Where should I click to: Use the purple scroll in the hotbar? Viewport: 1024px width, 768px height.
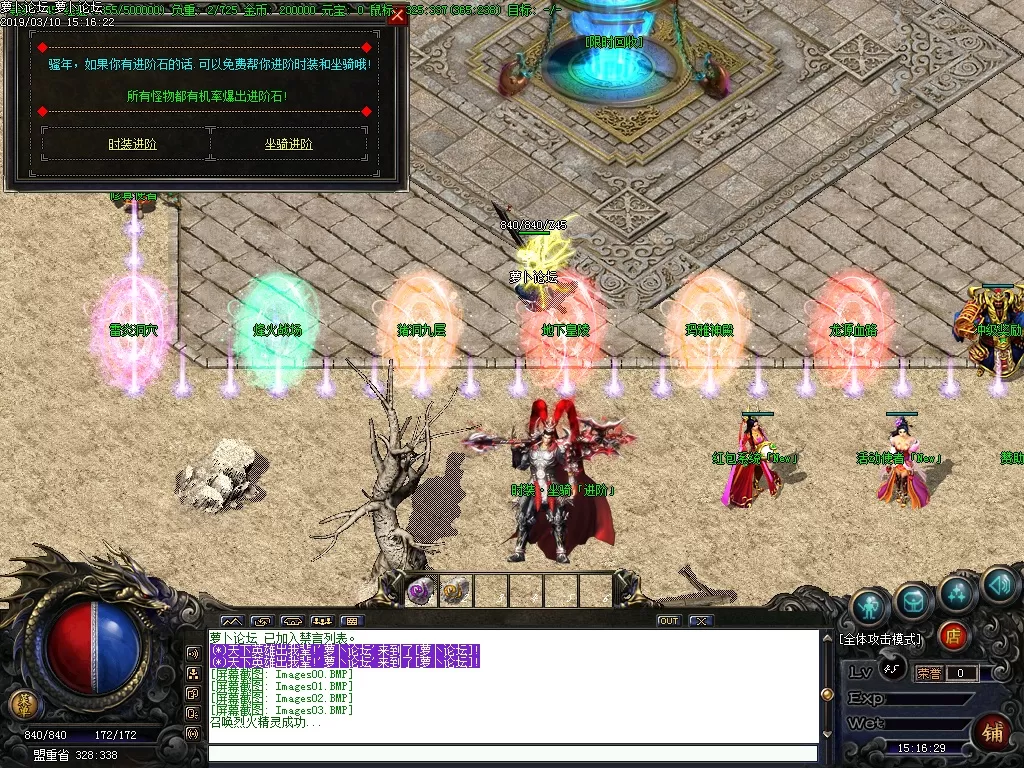click(421, 590)
